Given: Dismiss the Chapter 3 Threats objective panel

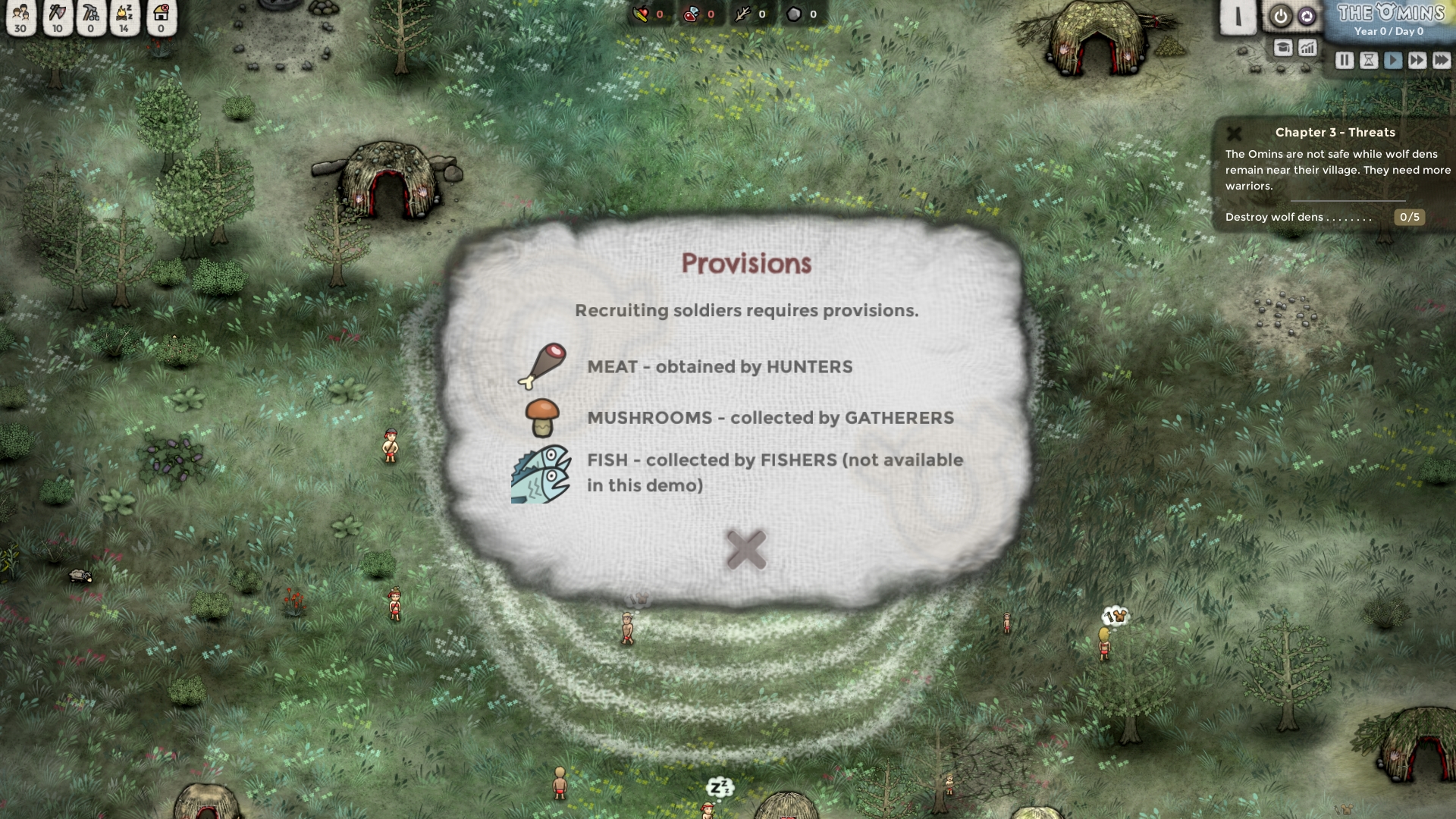Looking at the screenshot, I should click(x=1234, y=133).
